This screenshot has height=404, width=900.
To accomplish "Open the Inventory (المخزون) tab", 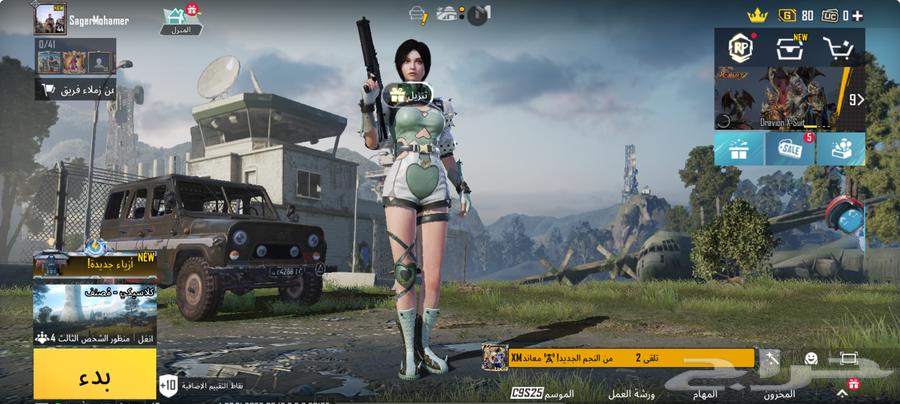I will point(780,394).
